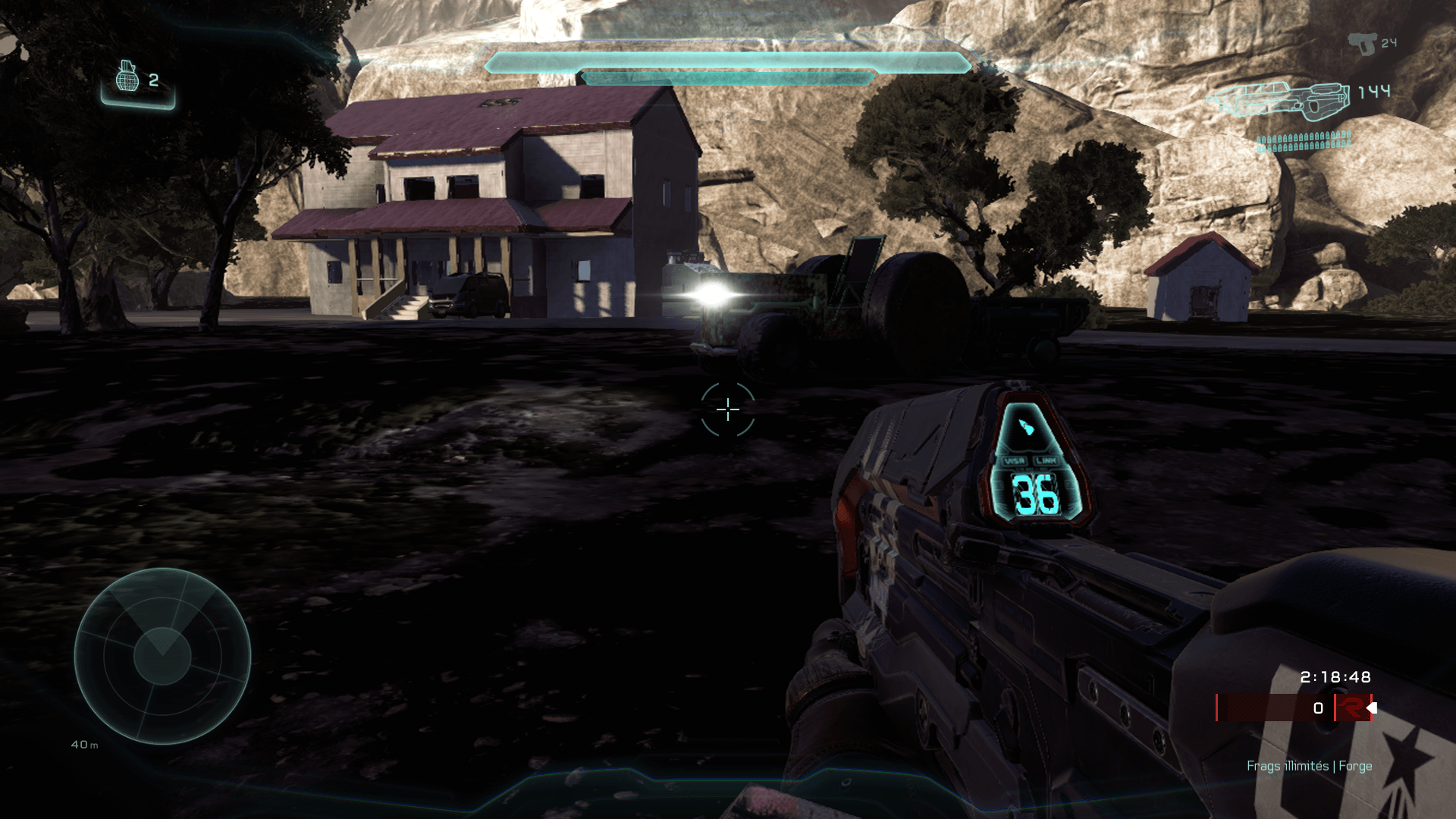Click the red team emblem
This screenshot has width=1456, height=819.
tap(1351, 708)
